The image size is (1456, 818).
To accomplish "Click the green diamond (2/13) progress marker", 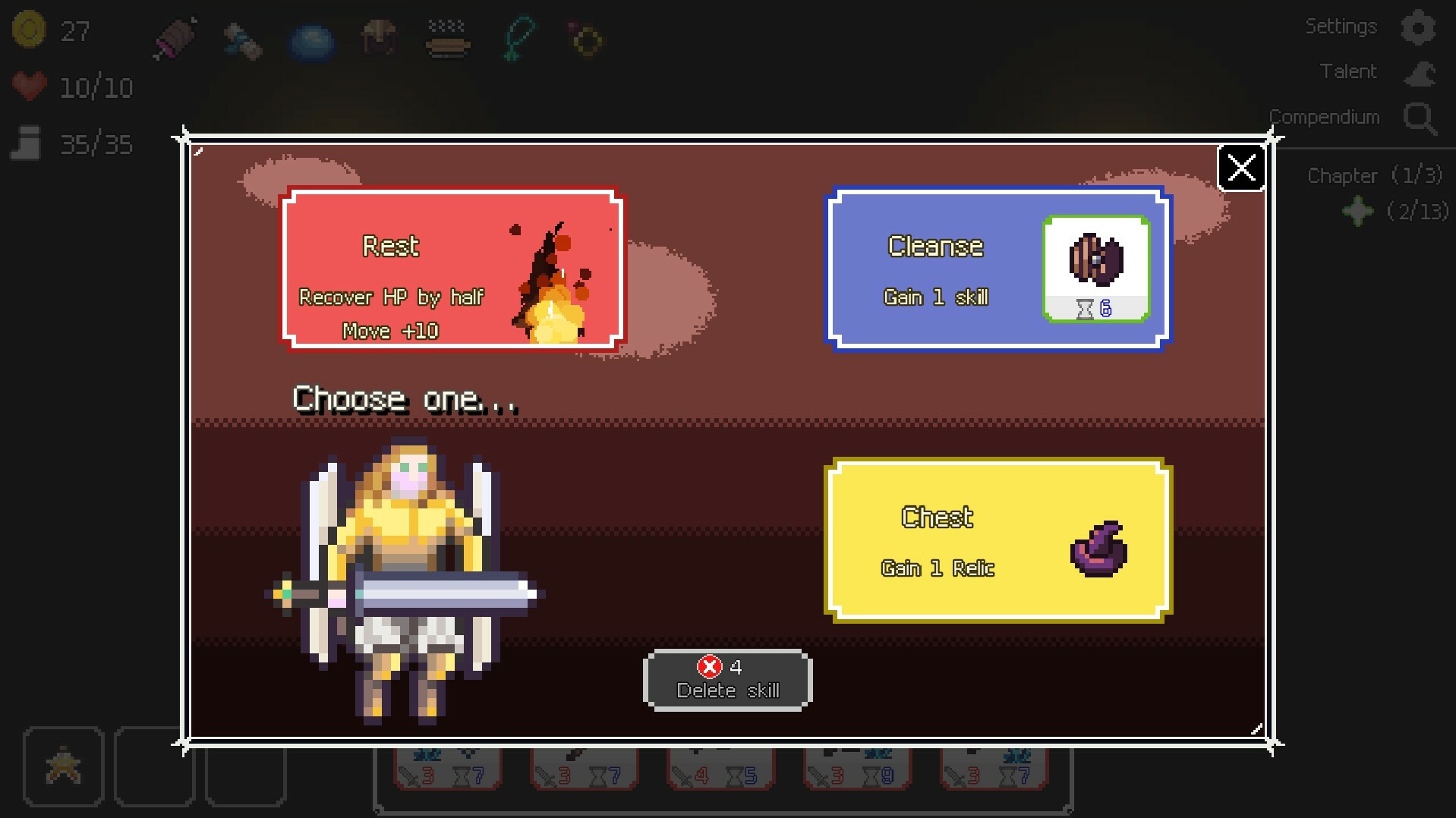I will pos(1359,212).
